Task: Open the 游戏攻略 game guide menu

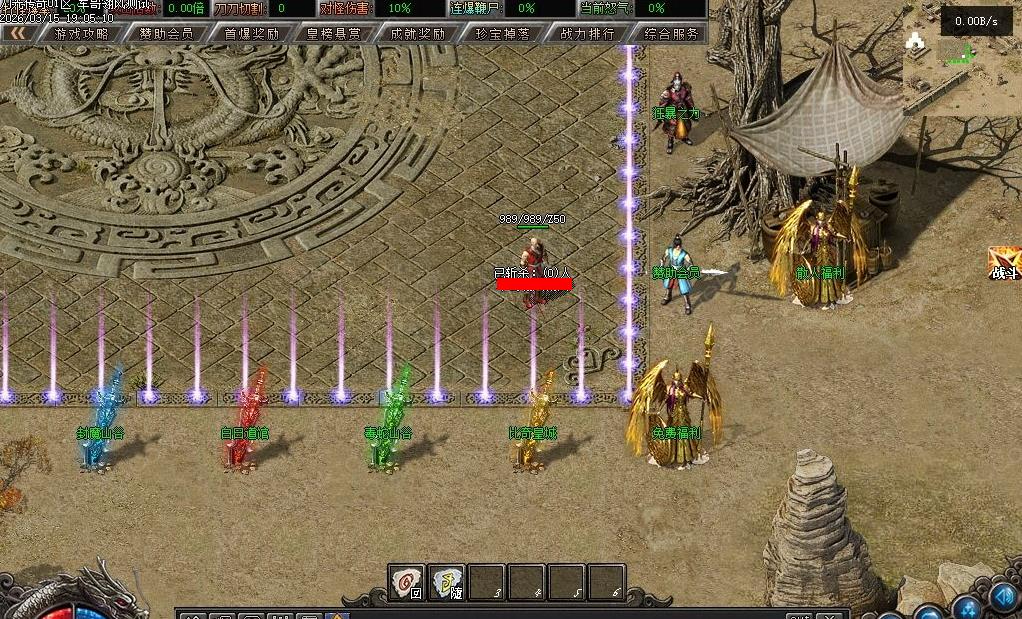Action: tap(82, 33)
